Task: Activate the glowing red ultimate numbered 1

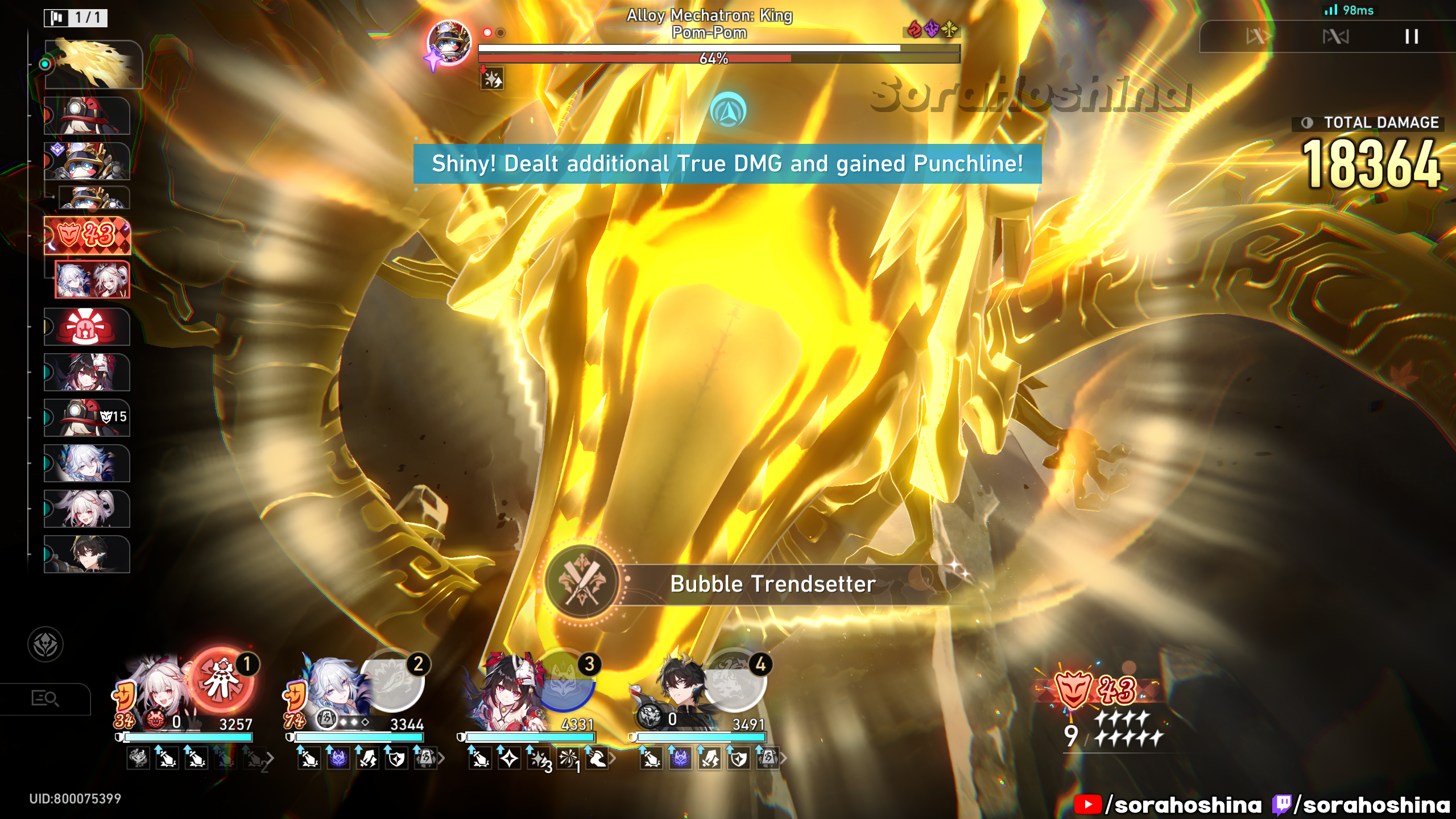Action: tap(223, 681)
